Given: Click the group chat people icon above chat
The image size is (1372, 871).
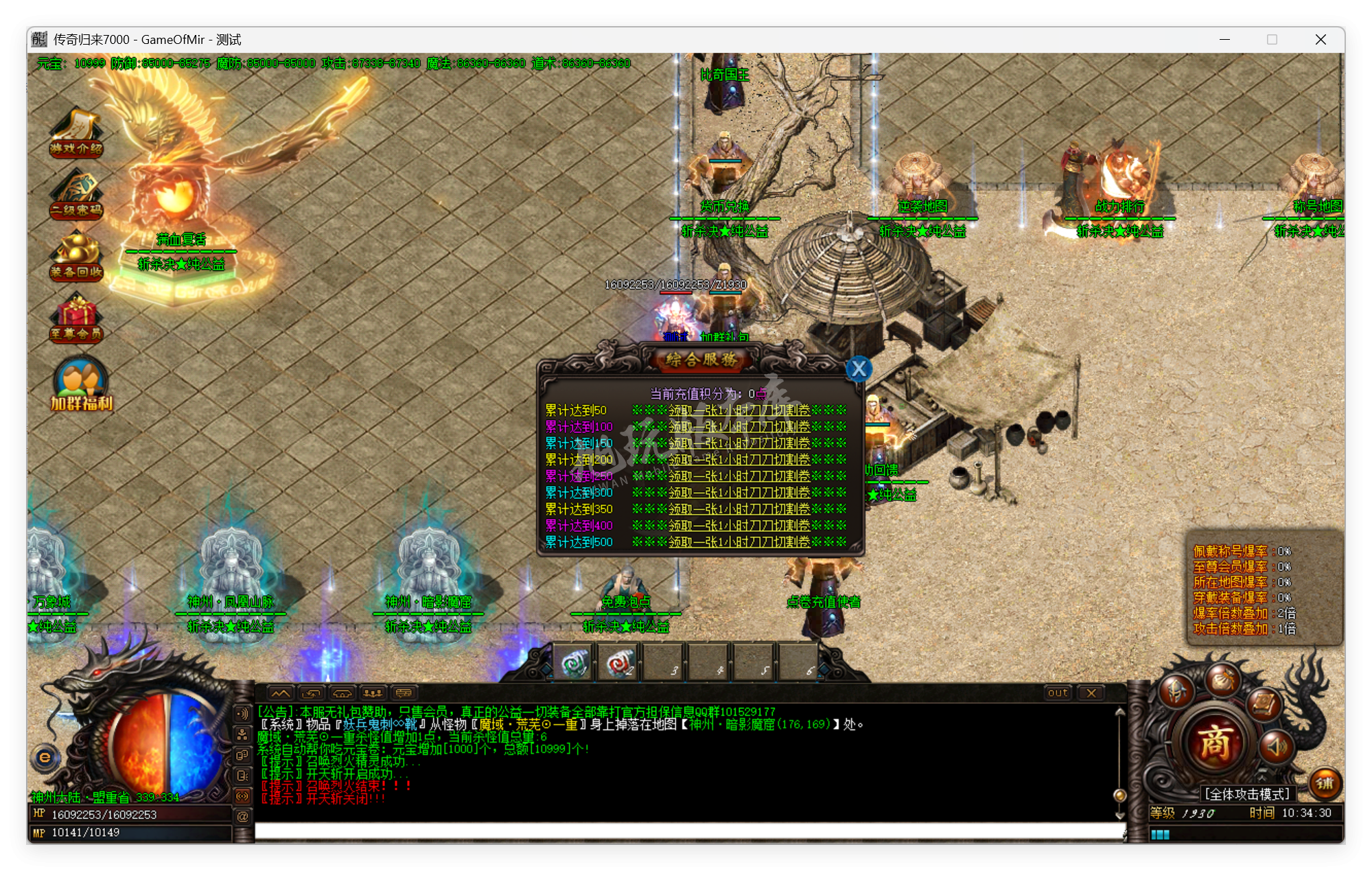Looking at the screenshot, I should click(373, 694).
